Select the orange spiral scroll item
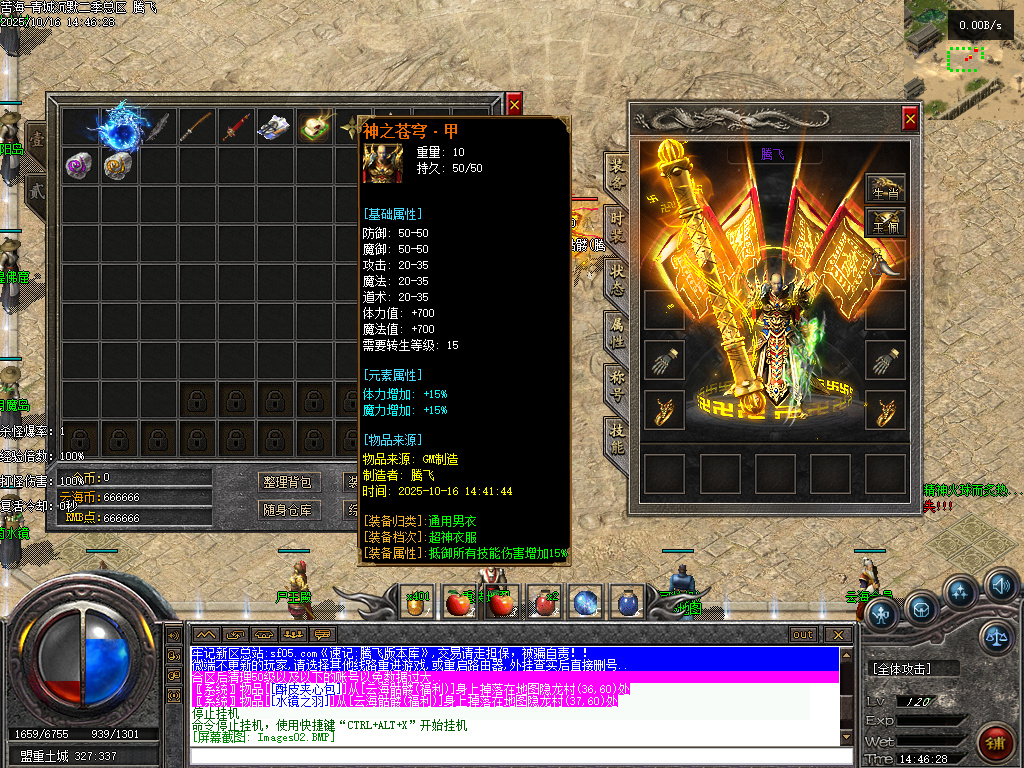Image resolution: width=1024 pixels, height=768 pixels. pos(118,165)
